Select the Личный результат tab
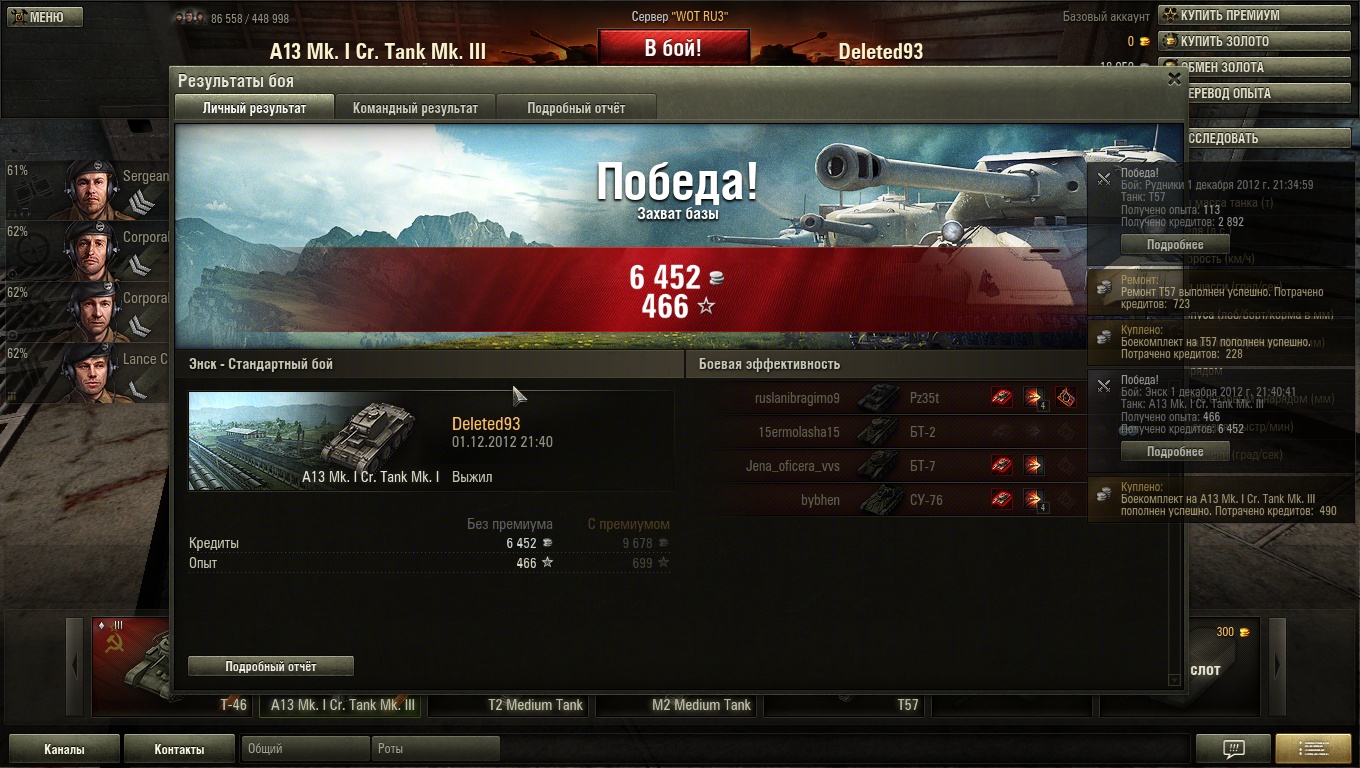Image resolution: width=1360 pixels, height=768 pixels. 254,108
